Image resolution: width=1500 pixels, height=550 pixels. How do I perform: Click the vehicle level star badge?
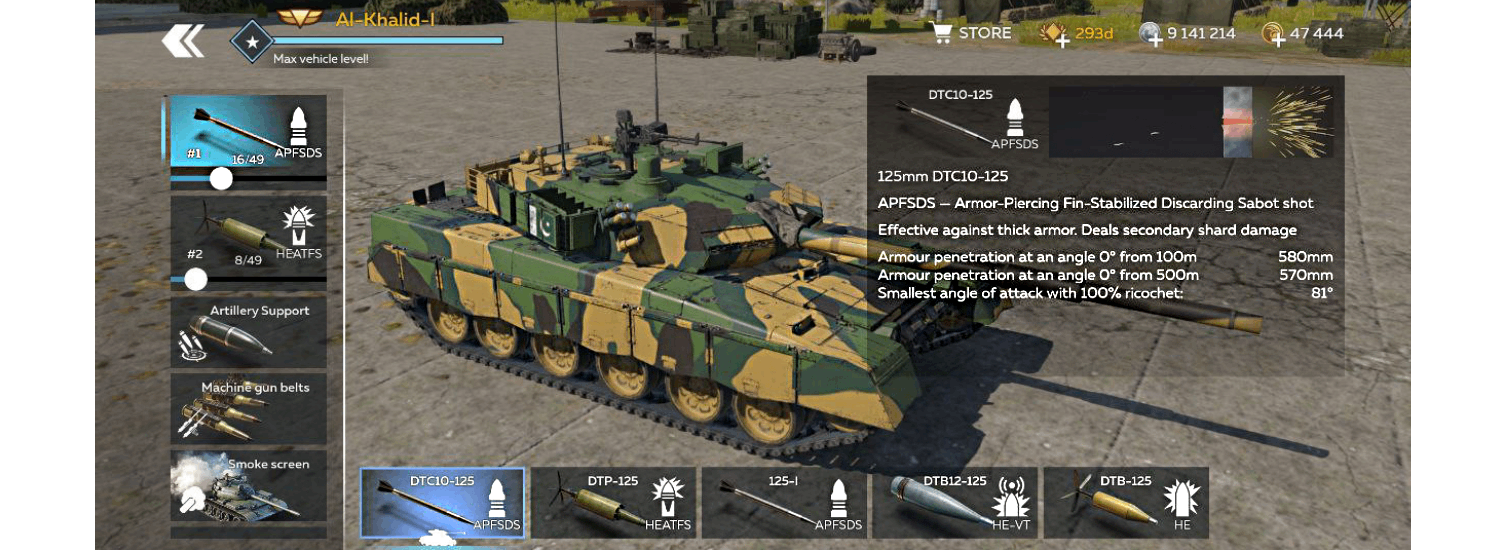point(252,42)
